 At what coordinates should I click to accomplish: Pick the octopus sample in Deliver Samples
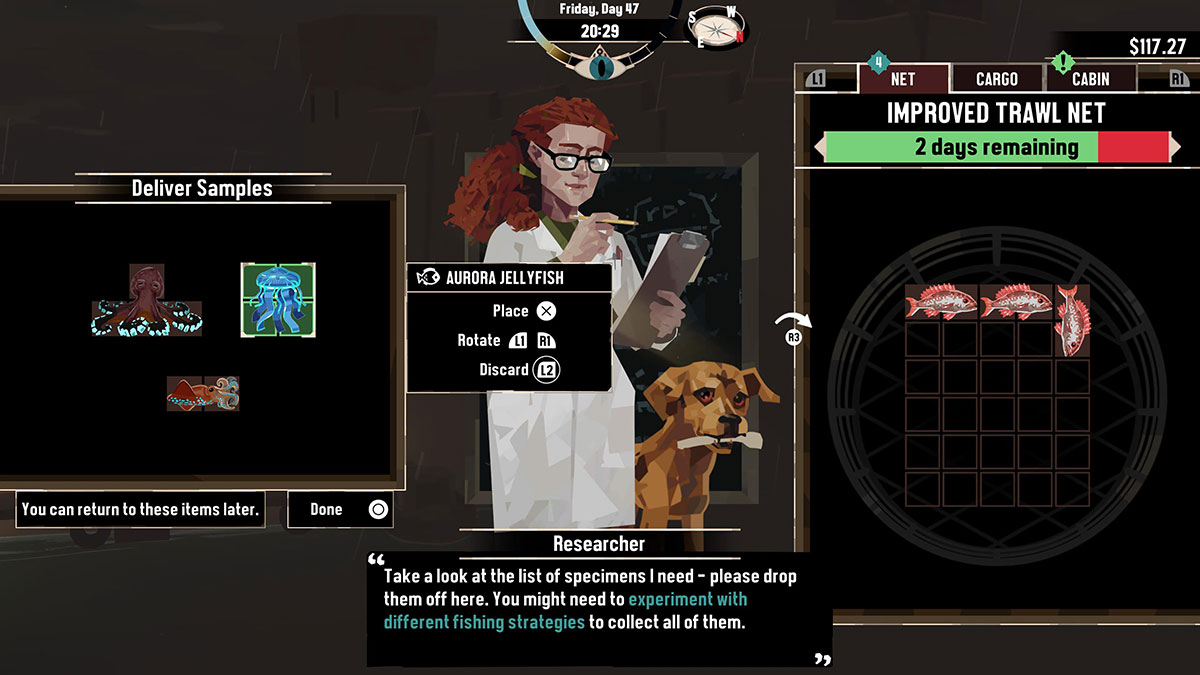148,301
